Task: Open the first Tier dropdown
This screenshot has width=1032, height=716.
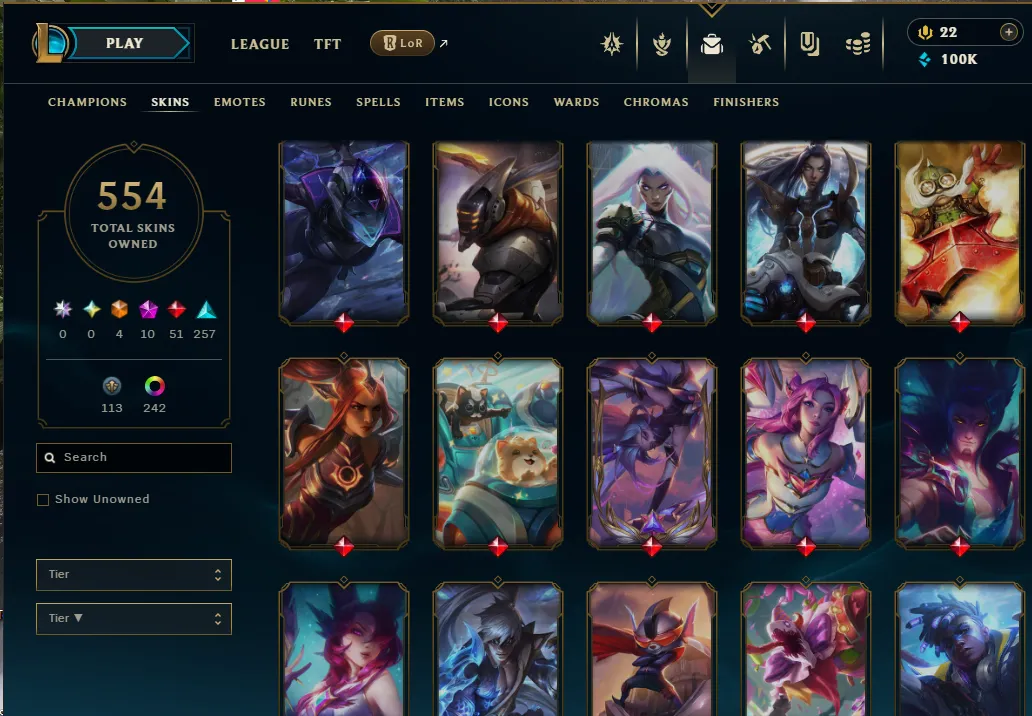Action: [134, 575]
